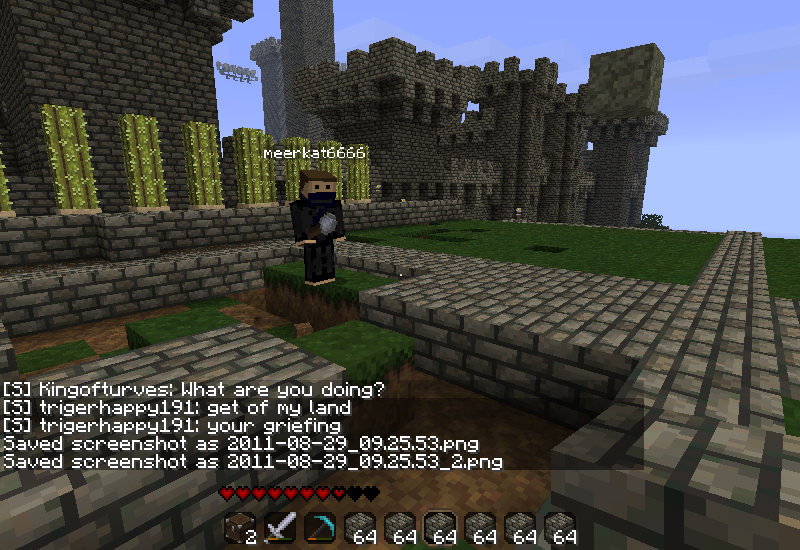Select the diamond pickaxe hotbar slot
800x550 pixels.
[319, 528]
